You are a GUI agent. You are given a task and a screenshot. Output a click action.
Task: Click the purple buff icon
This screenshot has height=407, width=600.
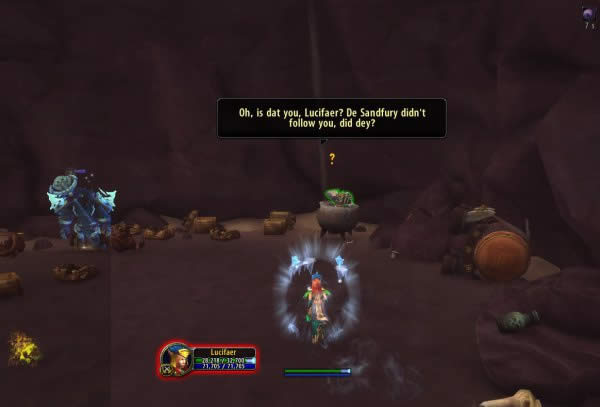point(588,13)
